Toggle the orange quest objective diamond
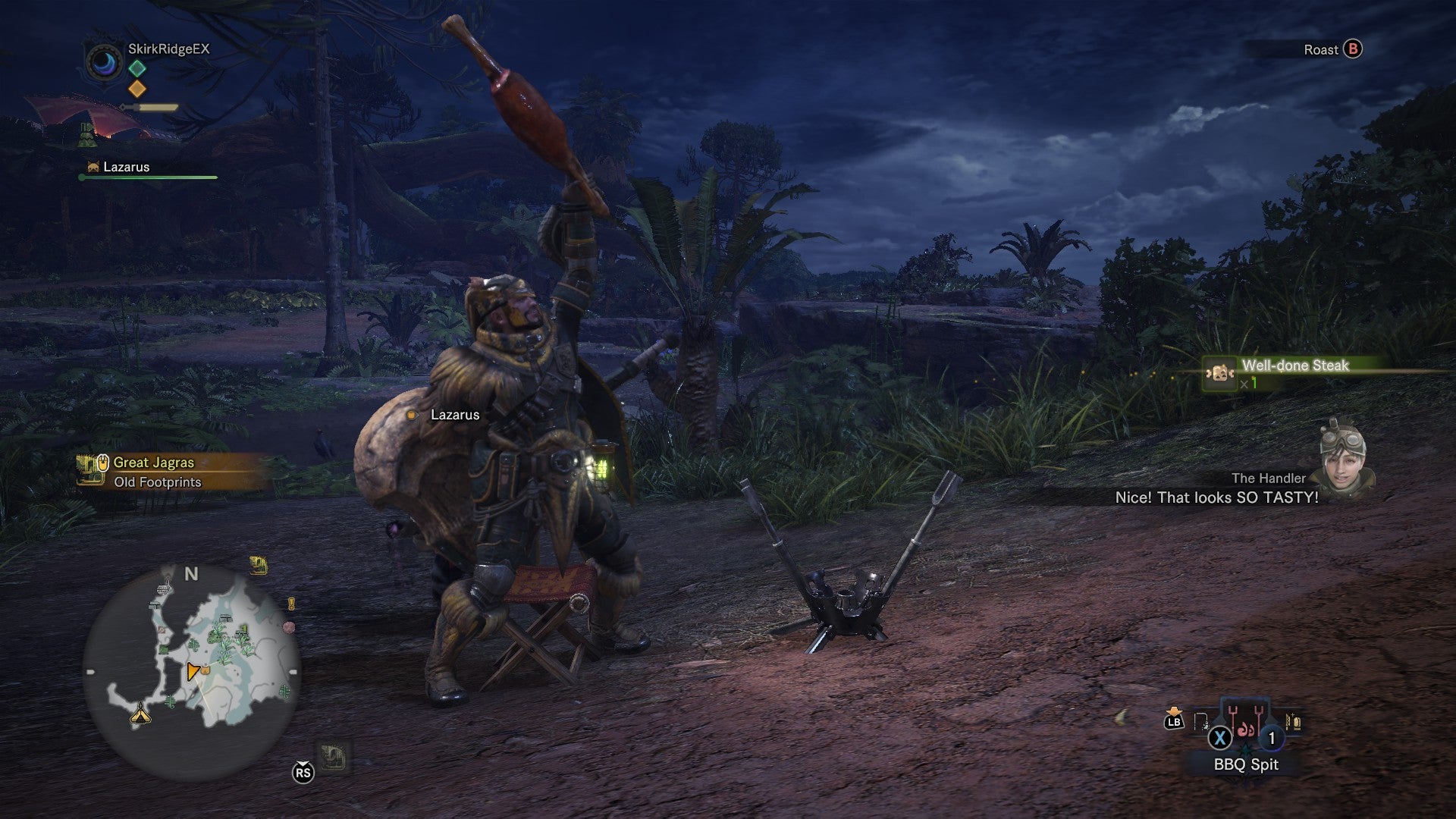The image size is (1456, 819). point(137,89)
